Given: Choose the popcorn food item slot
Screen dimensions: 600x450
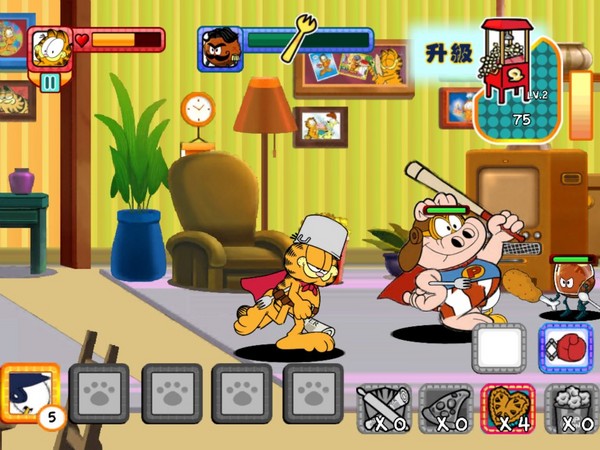Looking at the screenshot, I should [571, 407].
